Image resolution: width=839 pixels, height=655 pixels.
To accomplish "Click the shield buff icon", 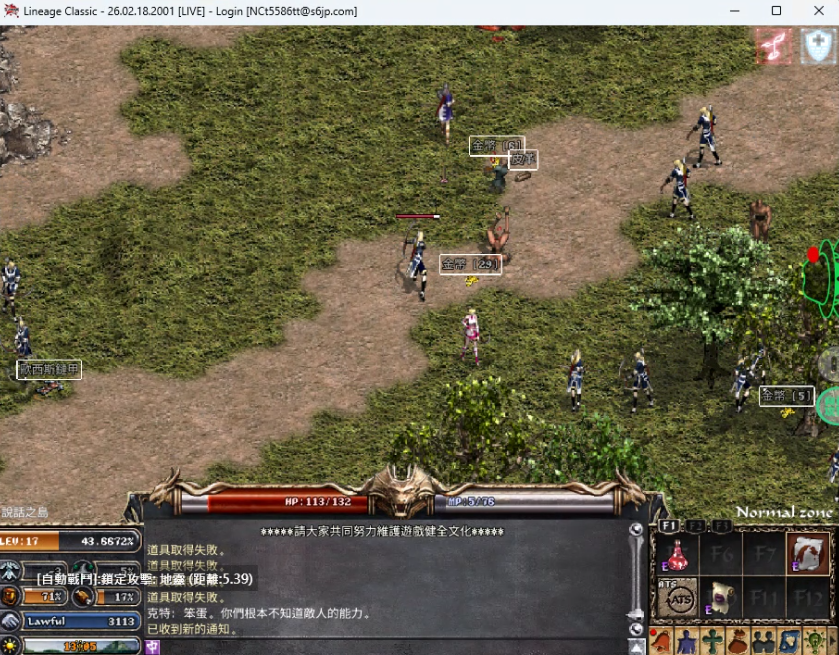I will (819, 46).
